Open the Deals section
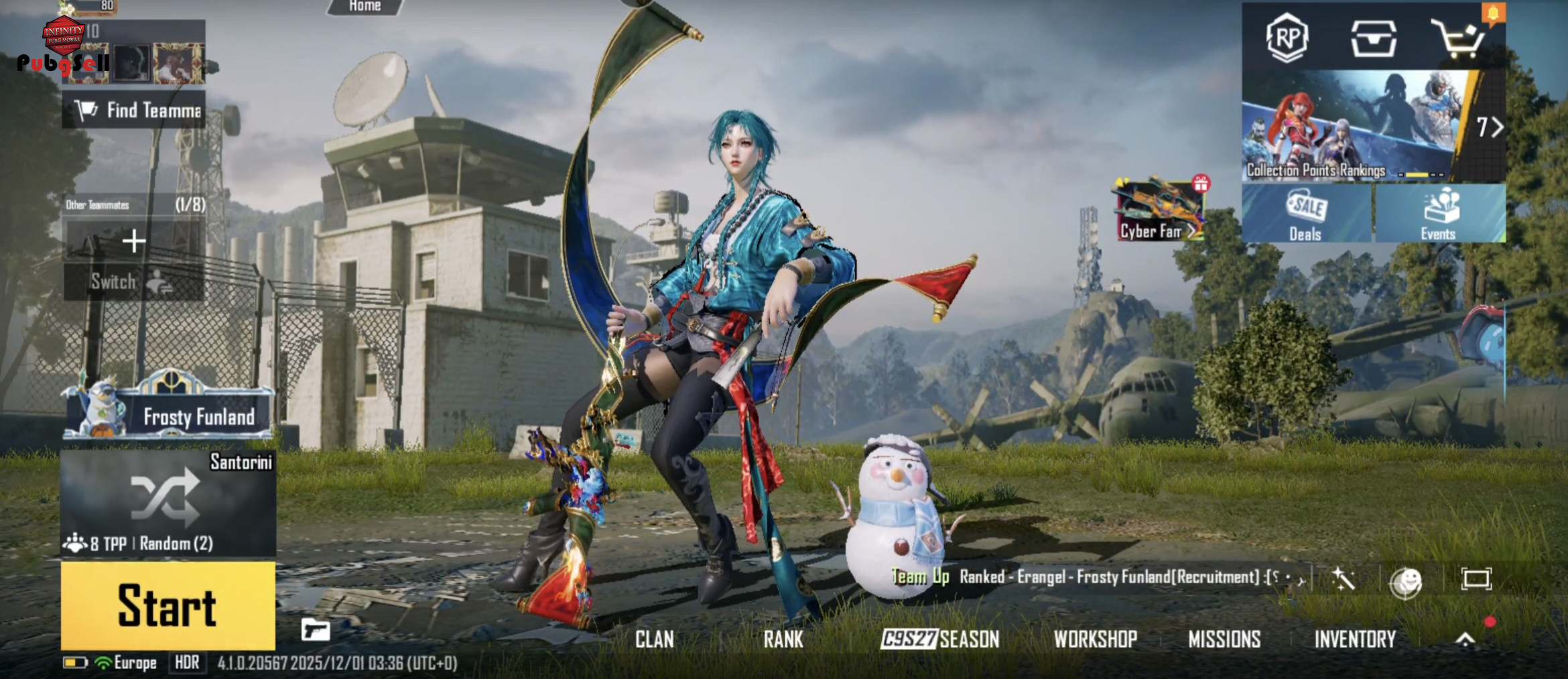Viewport: 1568px width, 679px height. click(1305, 214)
